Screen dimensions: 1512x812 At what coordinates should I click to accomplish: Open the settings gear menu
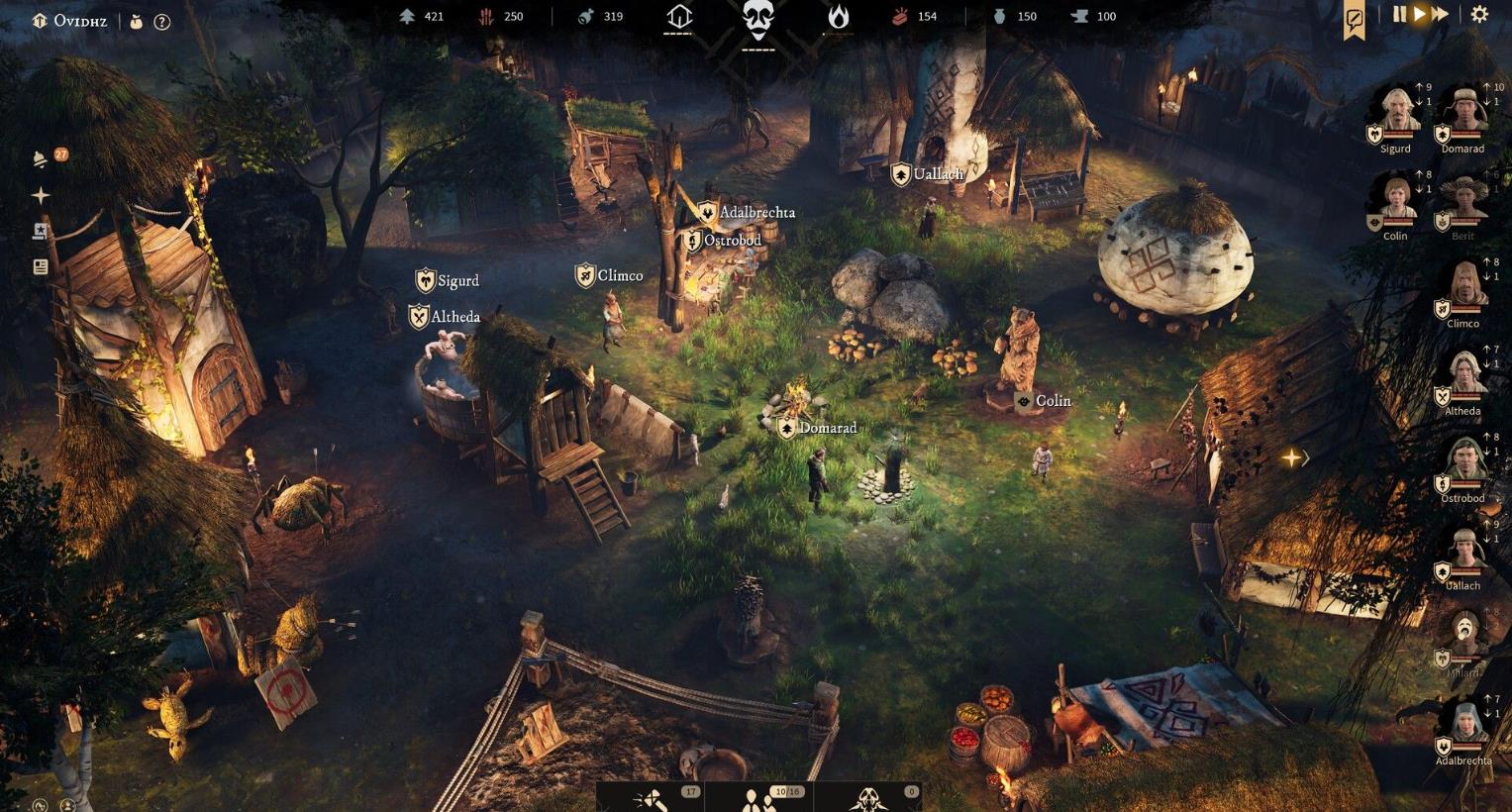[1479, 15]
